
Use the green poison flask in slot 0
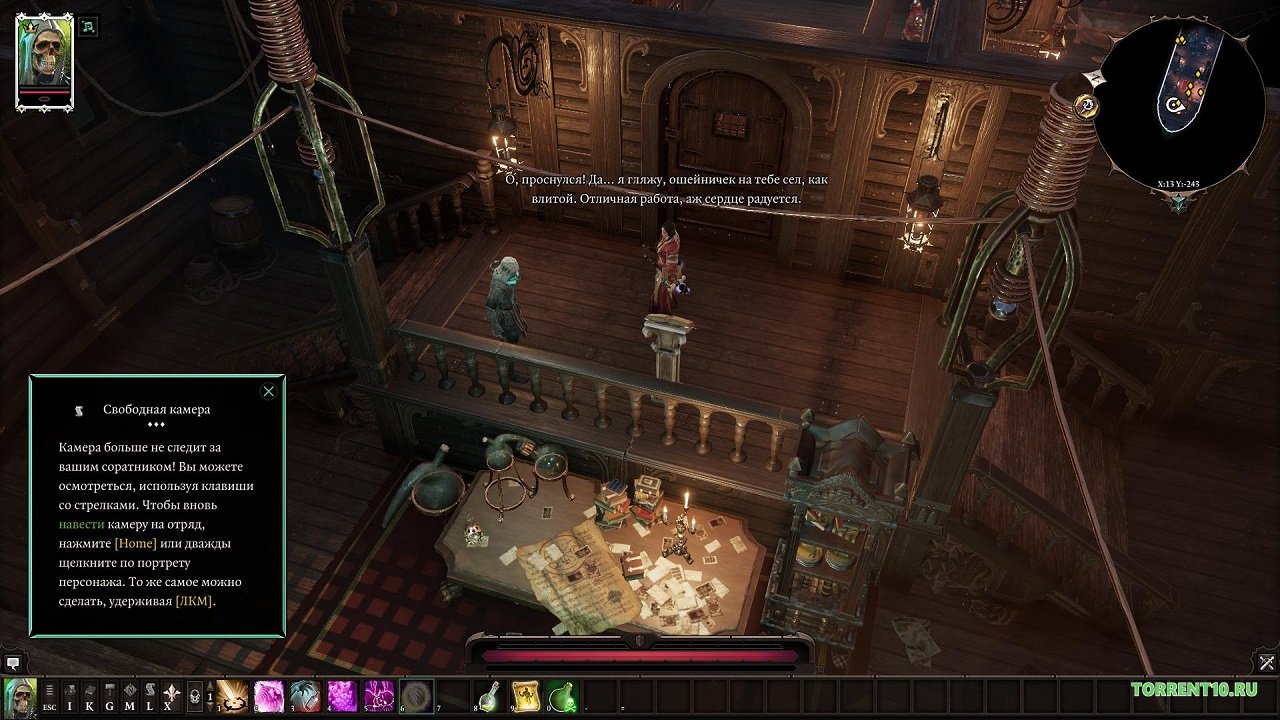[x=563, y=695]
